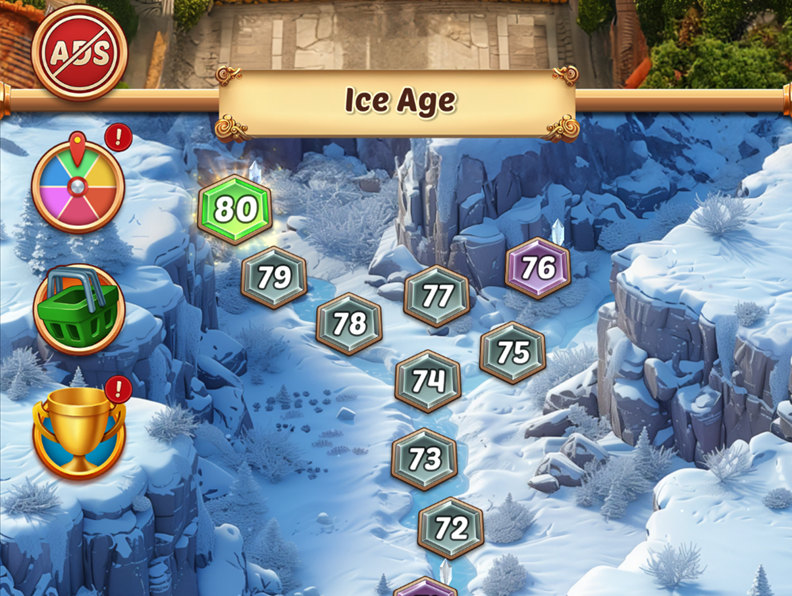792x596 pixels.
Task: Choose level 74 on the path
Action: [x=428, y=381]
